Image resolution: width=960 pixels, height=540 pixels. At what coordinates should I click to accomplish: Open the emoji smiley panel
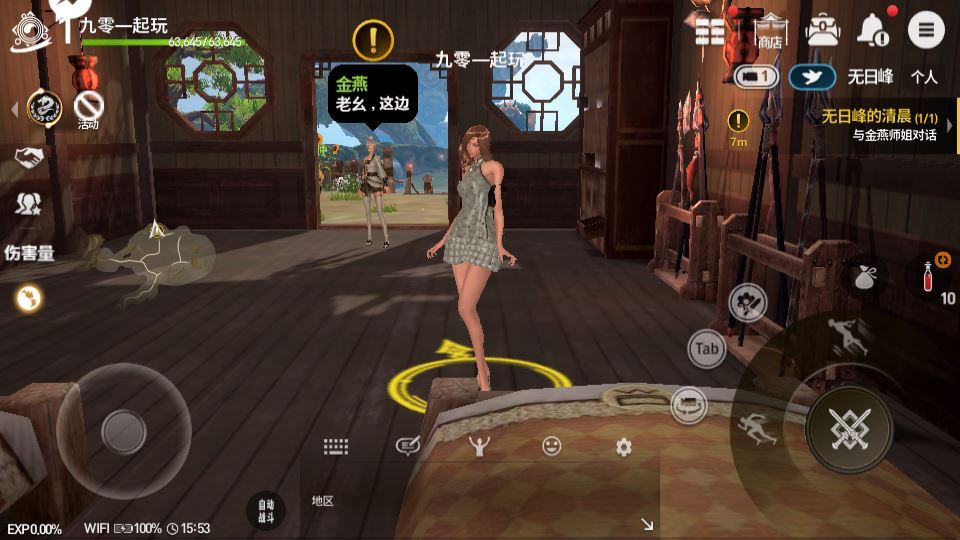551,447
